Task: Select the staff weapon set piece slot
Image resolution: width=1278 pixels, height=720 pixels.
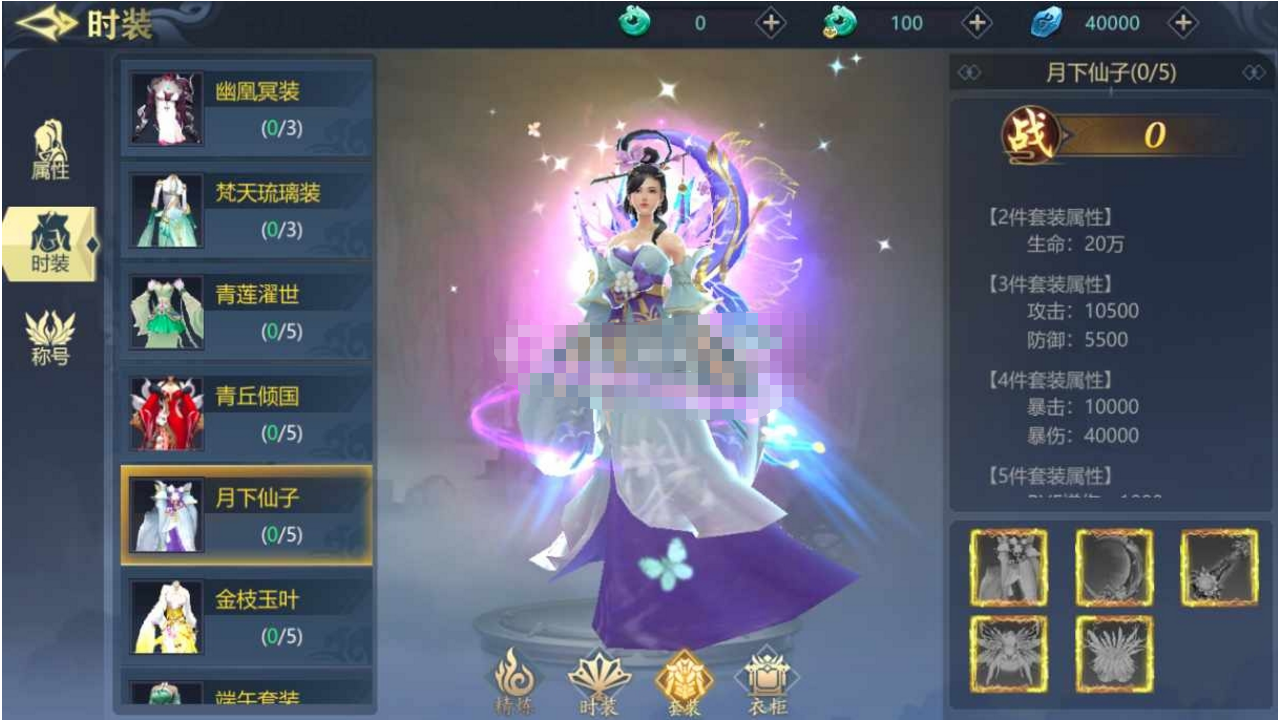Action: coord(1219,568)
